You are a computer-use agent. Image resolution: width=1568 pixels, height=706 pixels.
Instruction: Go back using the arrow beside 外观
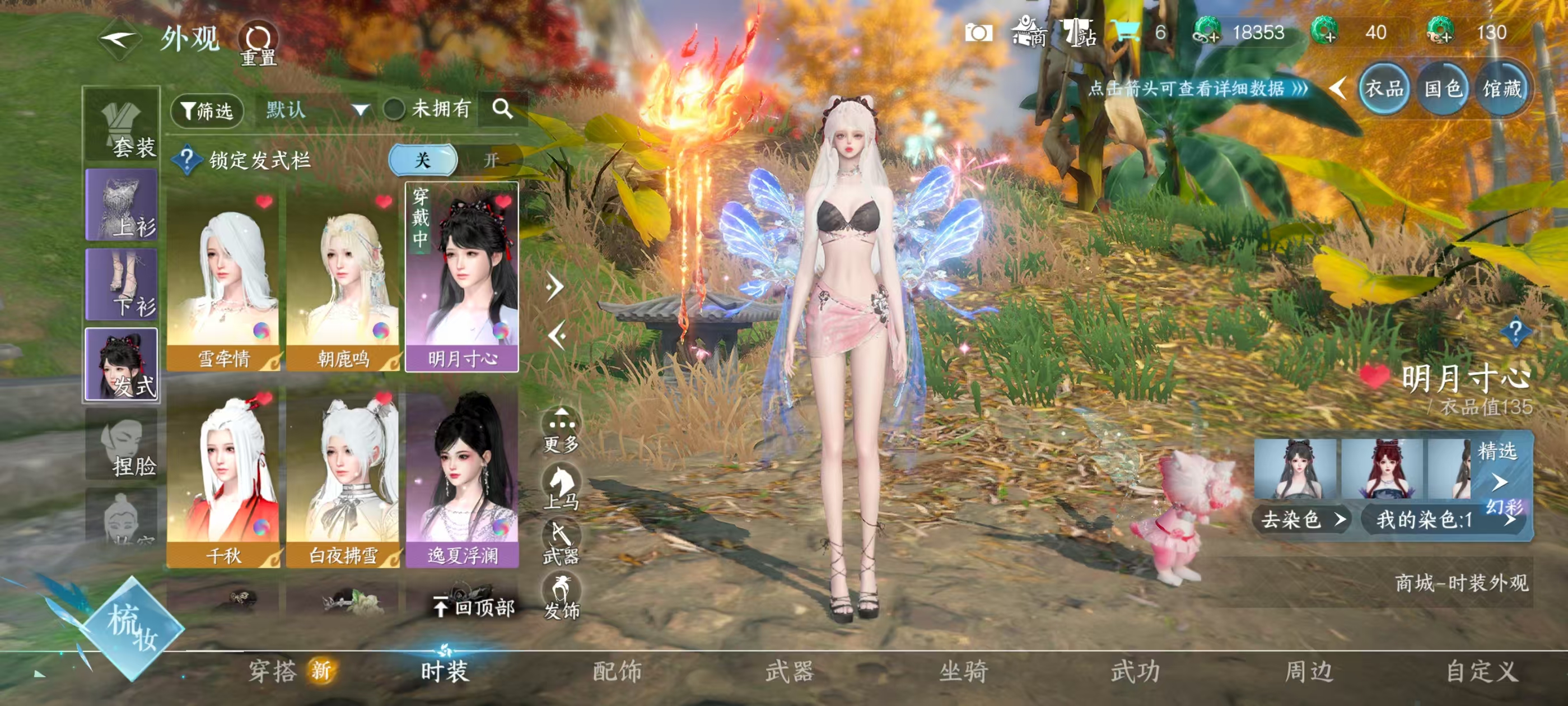coord(119,40)
